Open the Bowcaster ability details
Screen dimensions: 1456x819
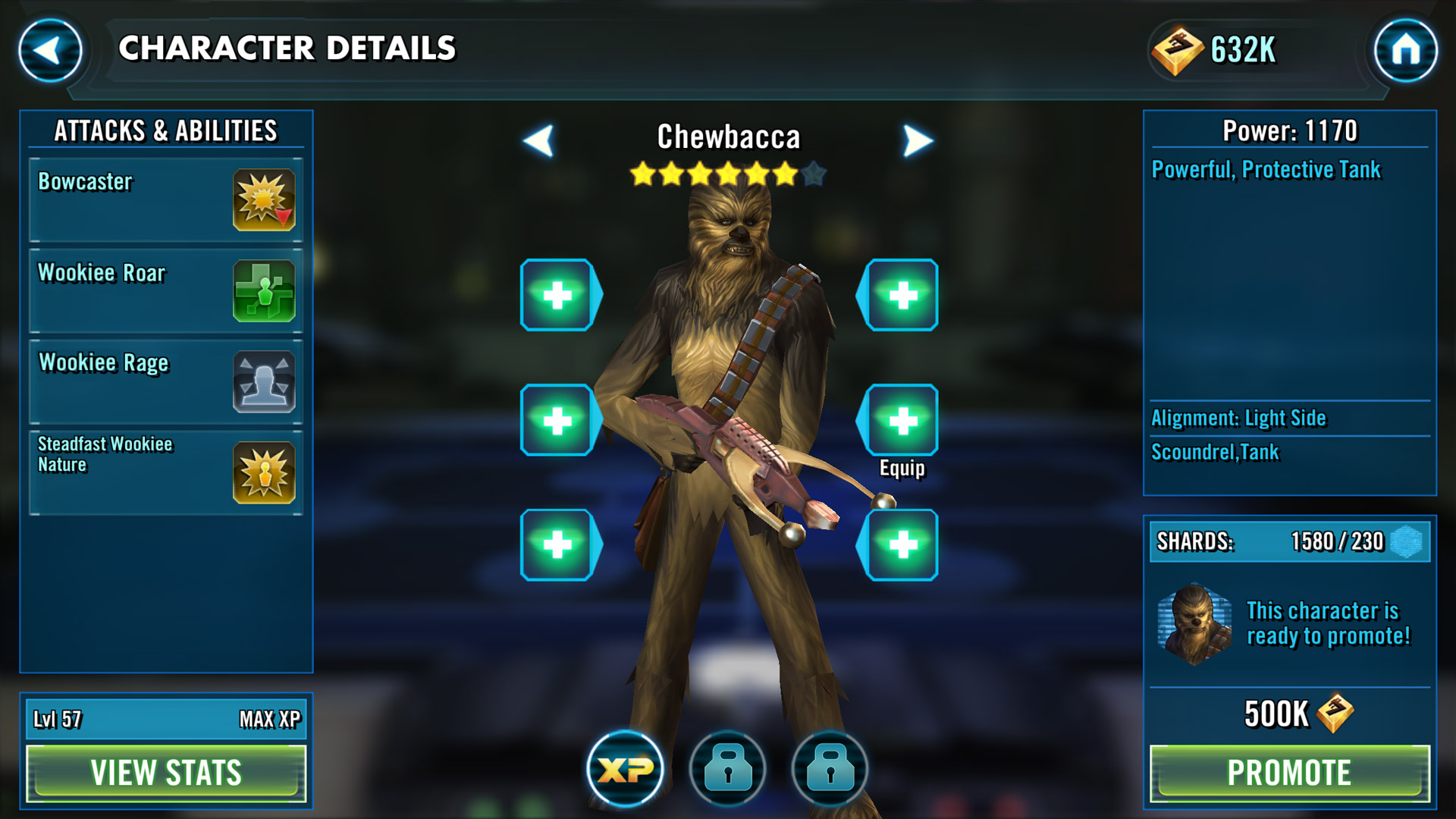166,200
